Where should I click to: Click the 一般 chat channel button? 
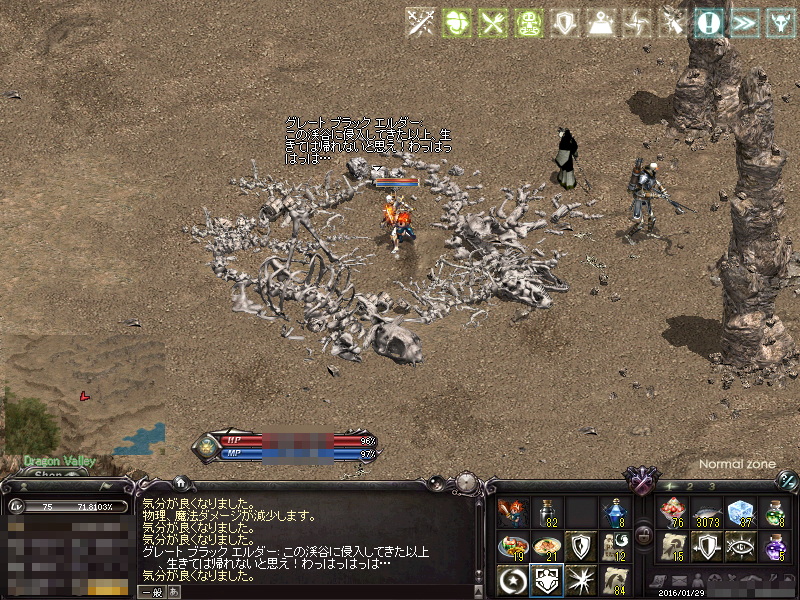tap(152, 592)
